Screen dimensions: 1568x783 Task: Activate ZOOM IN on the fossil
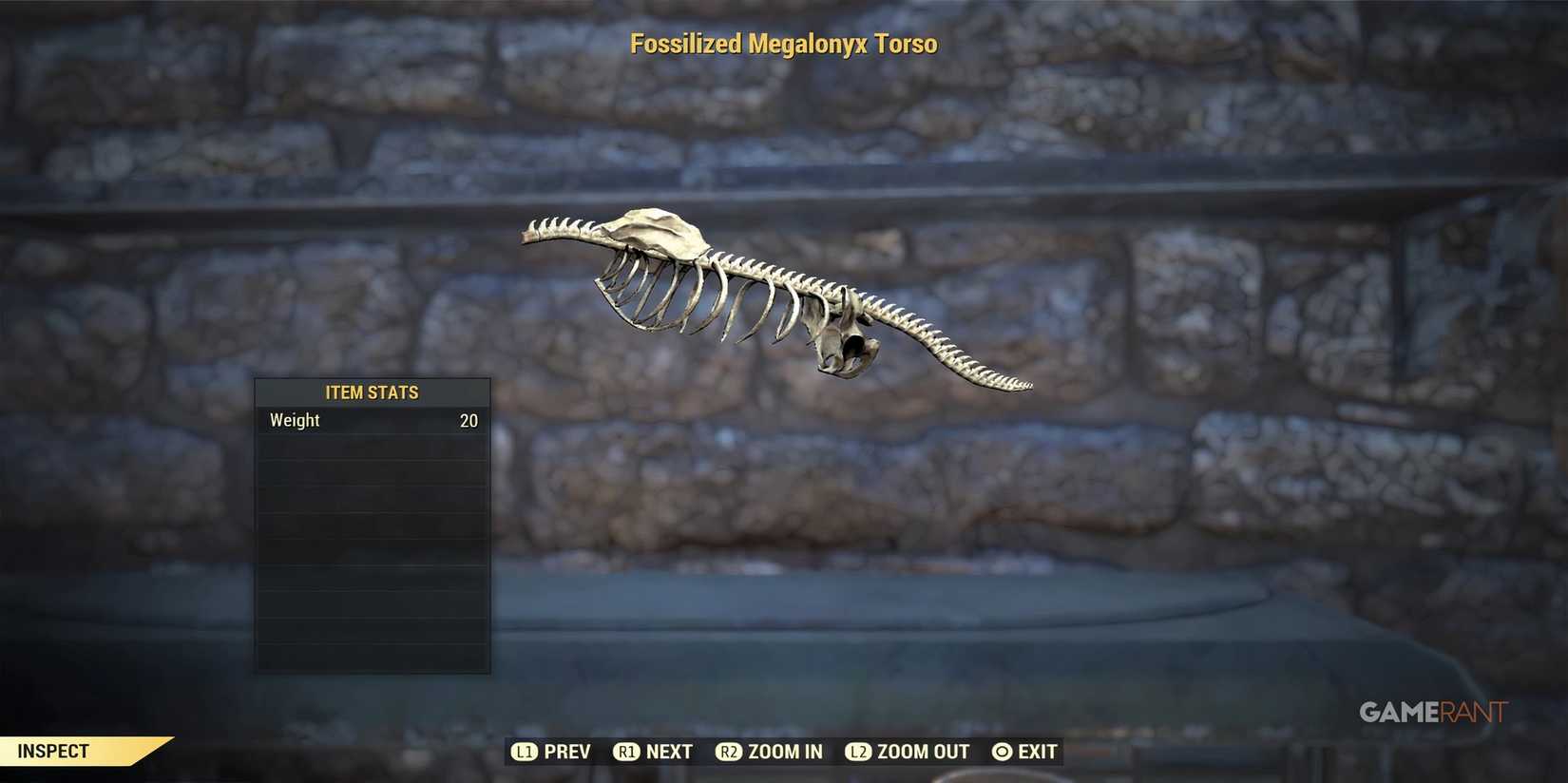[782, 751]
